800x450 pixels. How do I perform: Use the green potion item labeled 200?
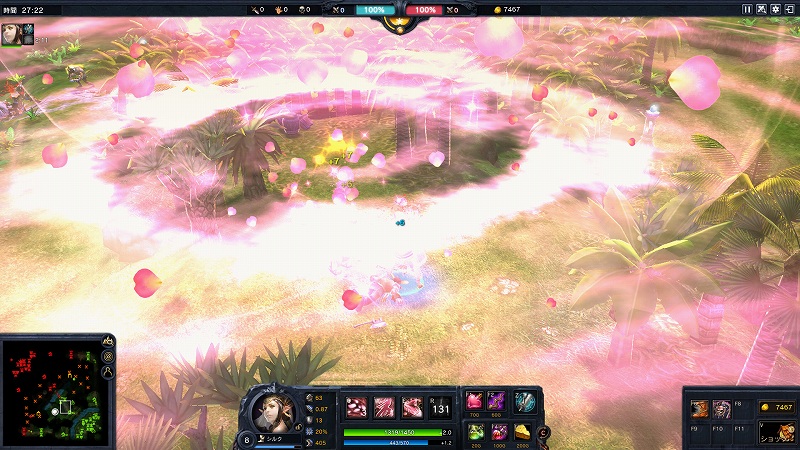474,431
